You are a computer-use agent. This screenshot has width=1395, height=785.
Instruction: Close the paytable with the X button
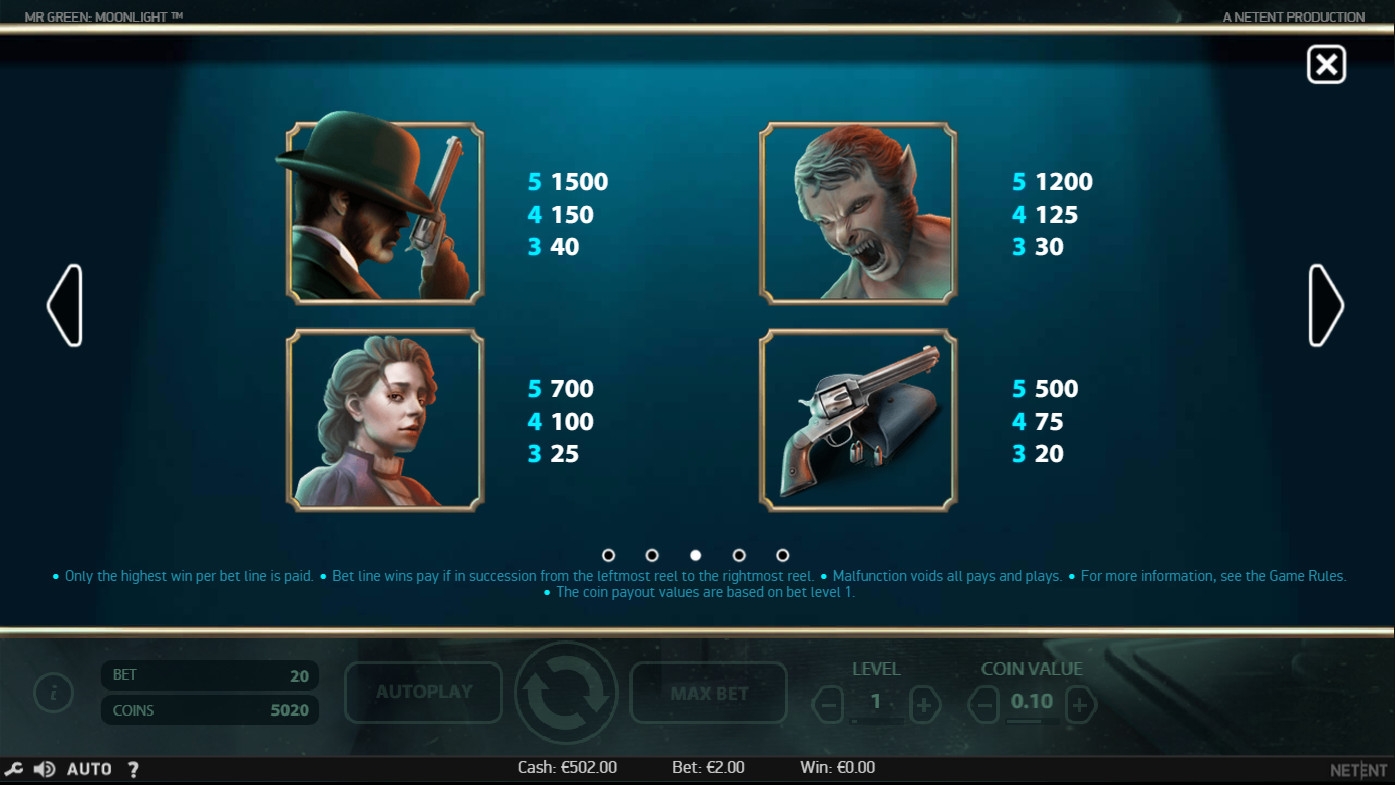tap(1326, 65)
